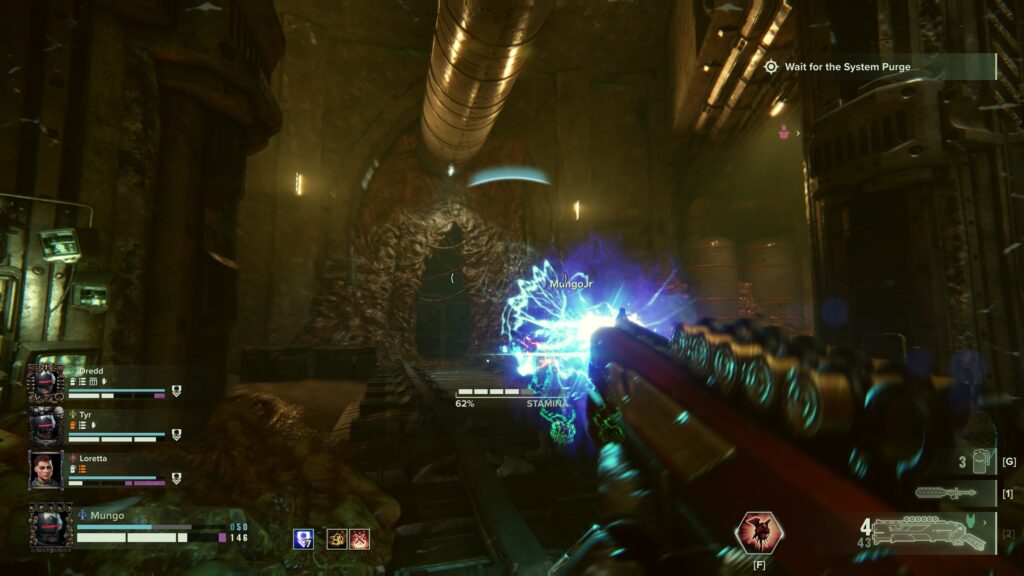
Task: Click Mungo's own player portrait
Action: pyautogui.click(x=50, y=526)
